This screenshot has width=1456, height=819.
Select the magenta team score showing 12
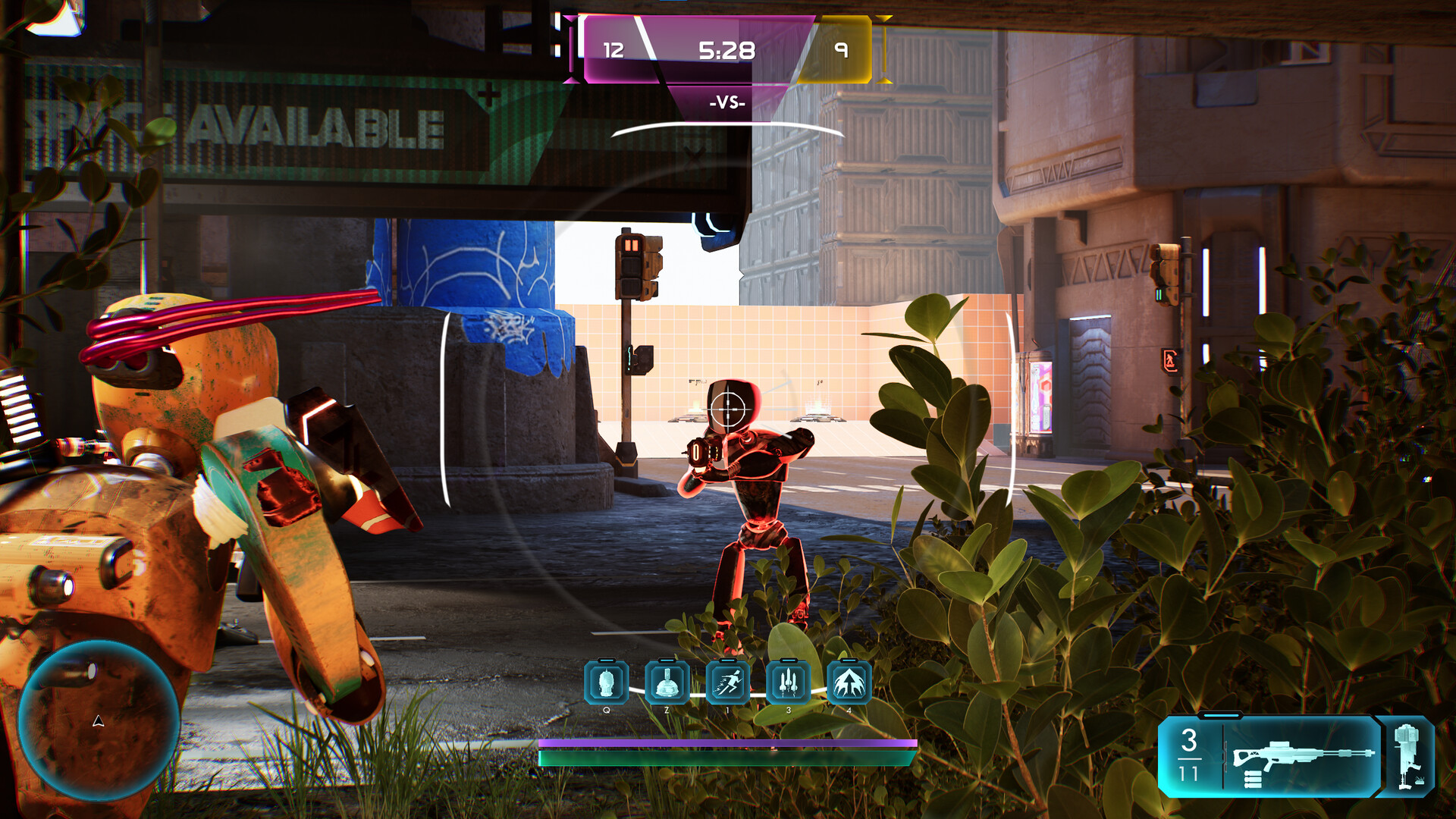tap(616, 52)
